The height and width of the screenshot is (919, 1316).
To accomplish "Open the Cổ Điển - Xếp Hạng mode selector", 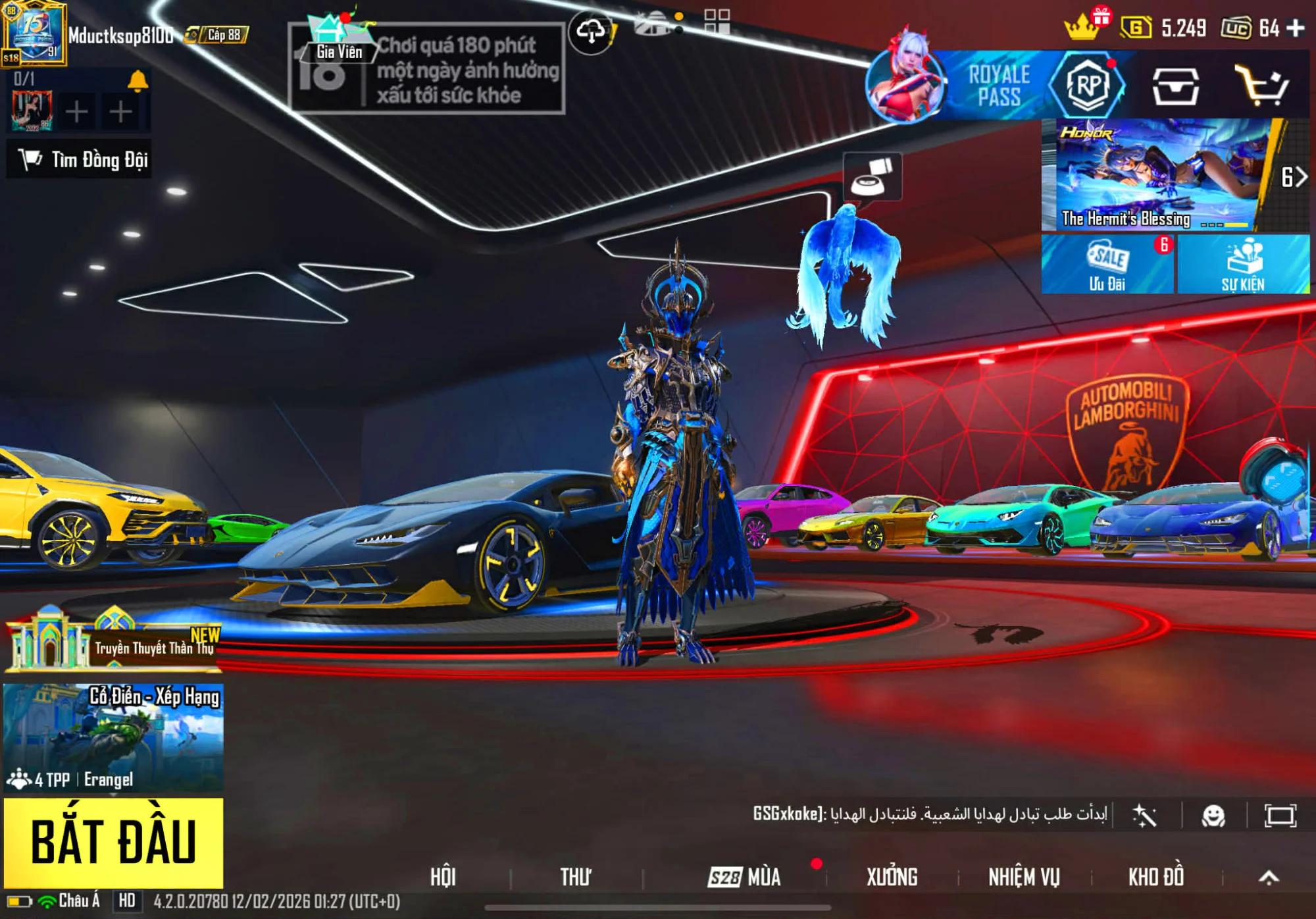I will [113, 737].
